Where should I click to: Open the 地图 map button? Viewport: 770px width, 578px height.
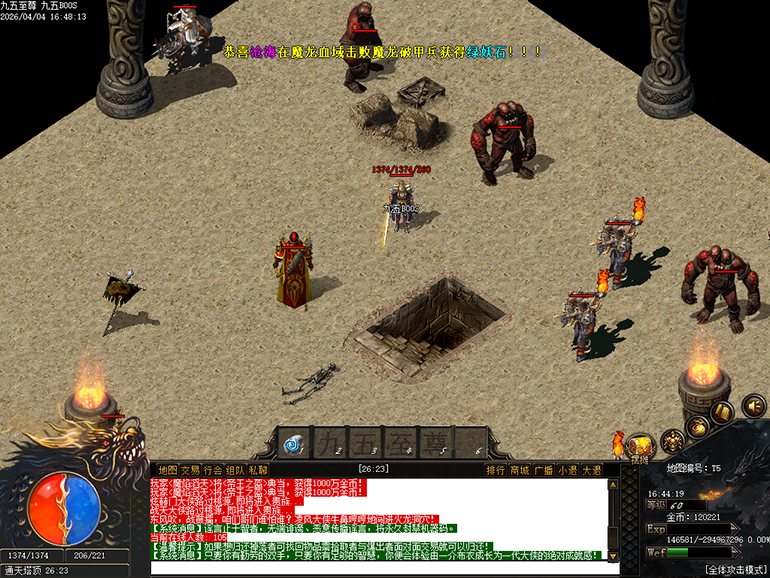[x=167, y=469]
